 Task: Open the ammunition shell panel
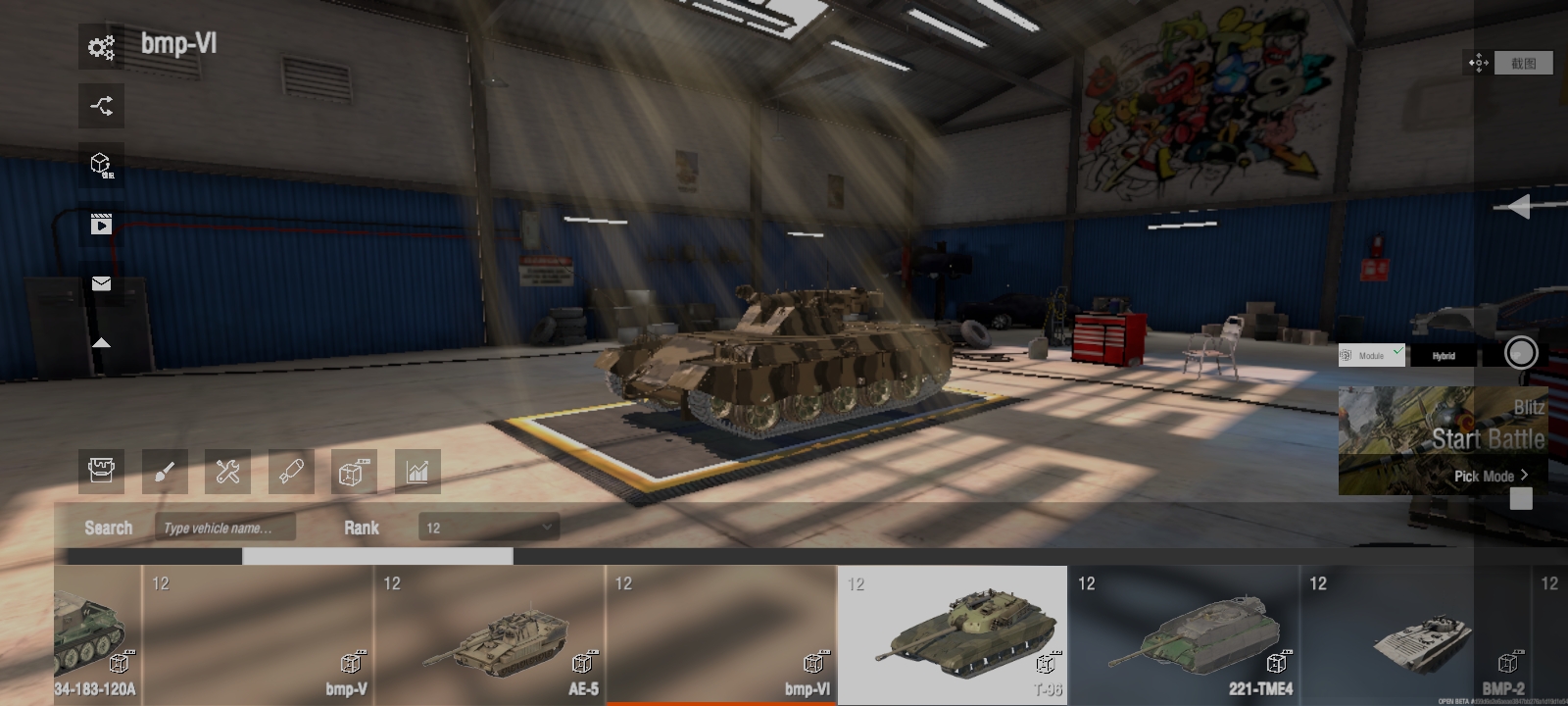[x=290, y=472]
